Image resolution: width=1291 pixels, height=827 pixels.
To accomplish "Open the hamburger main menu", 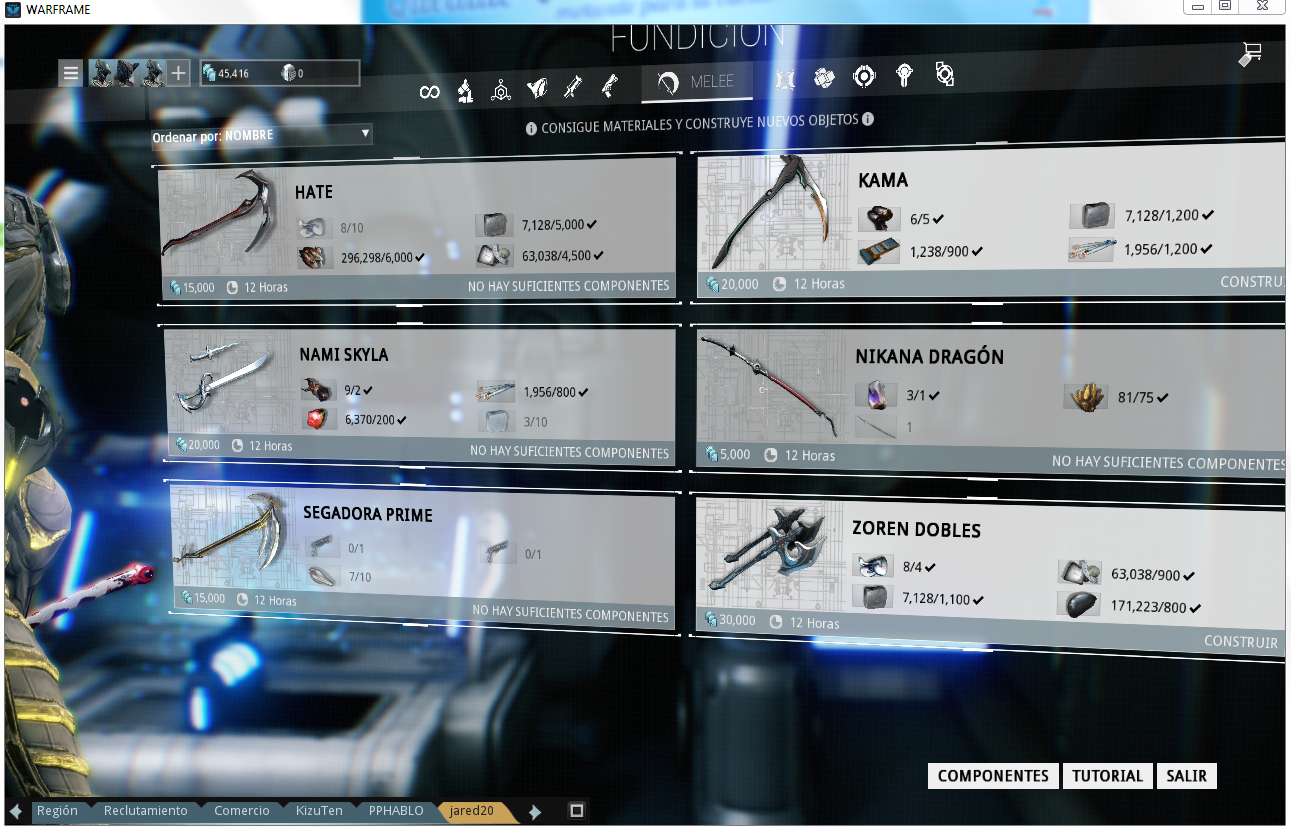I will click(70, 73).
